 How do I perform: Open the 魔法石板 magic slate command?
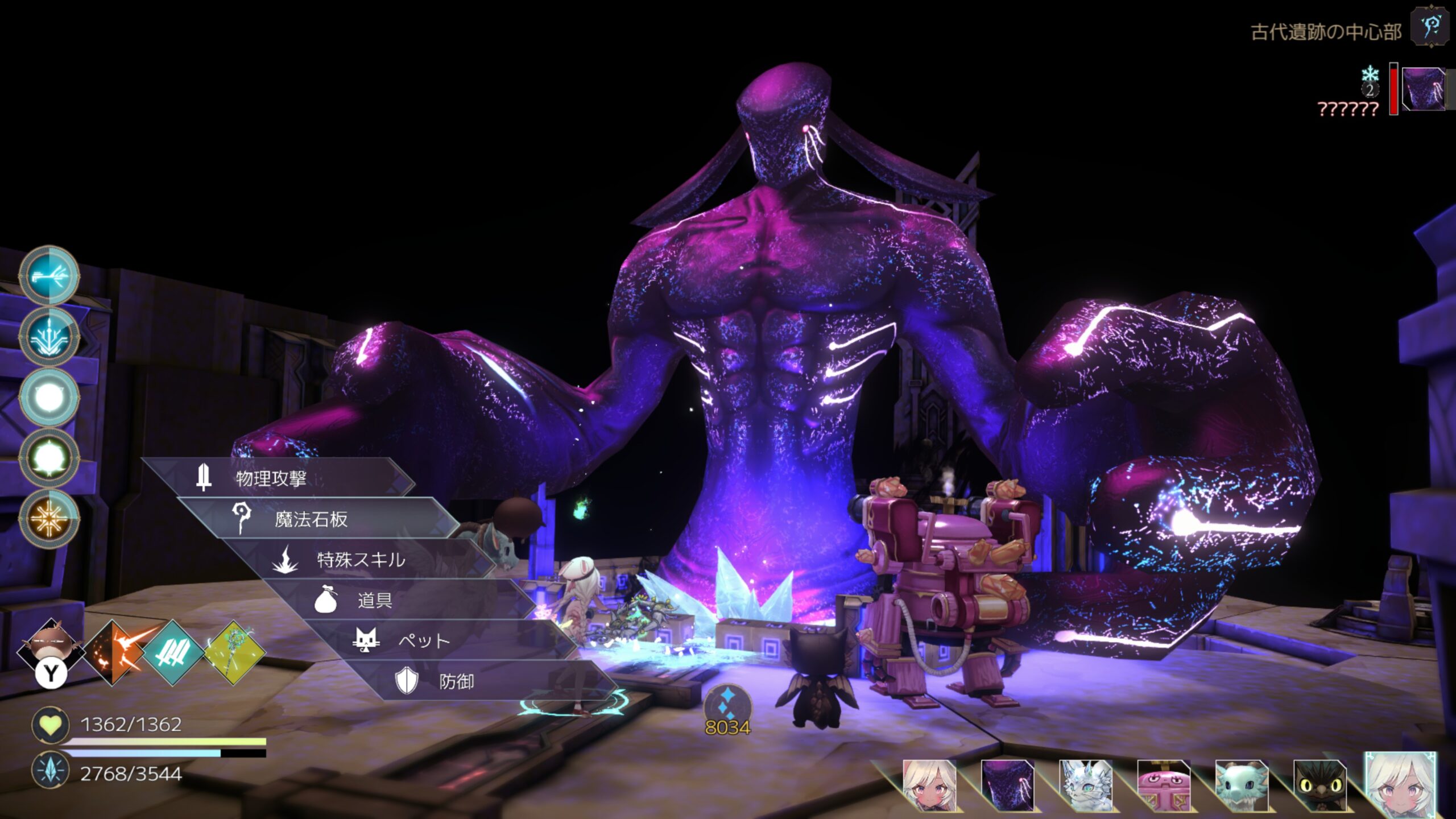coord(312,519)
